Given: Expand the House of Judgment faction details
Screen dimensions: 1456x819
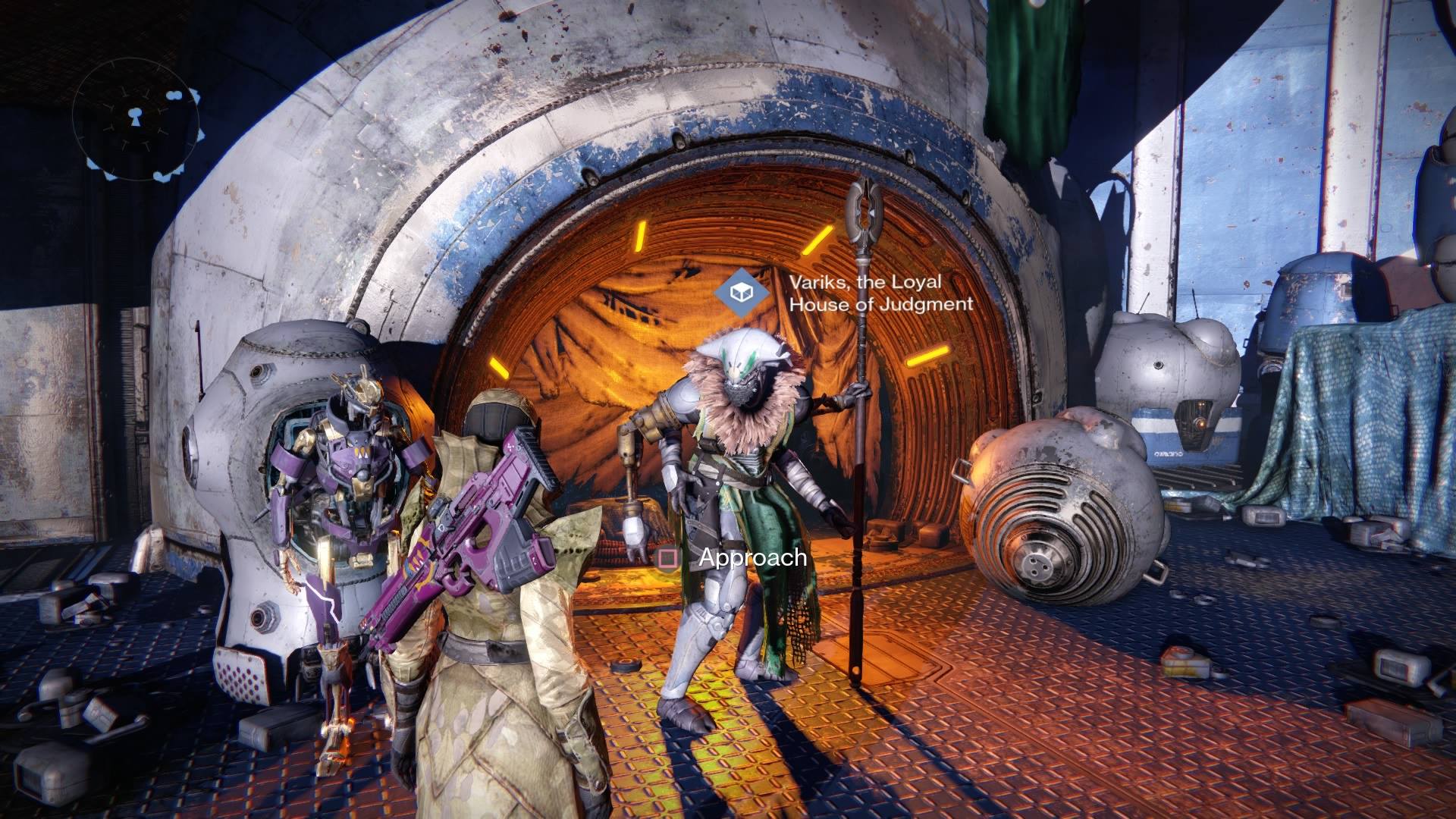Looking at the screenshot, I should coord(881,305).
